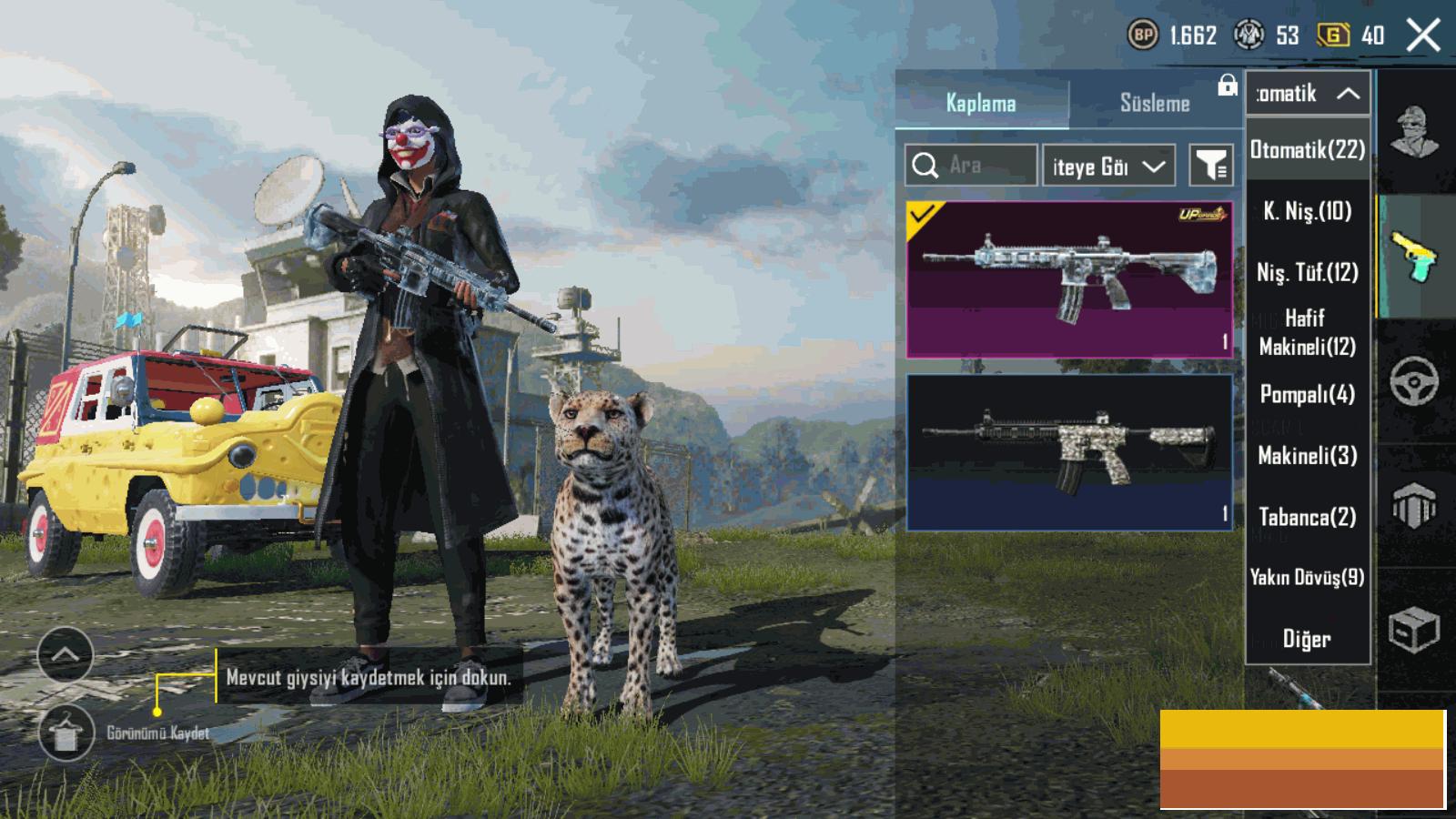Open the Diğer category
The width and height of the screenshot is (1456, 819).
click(1307, 639)
